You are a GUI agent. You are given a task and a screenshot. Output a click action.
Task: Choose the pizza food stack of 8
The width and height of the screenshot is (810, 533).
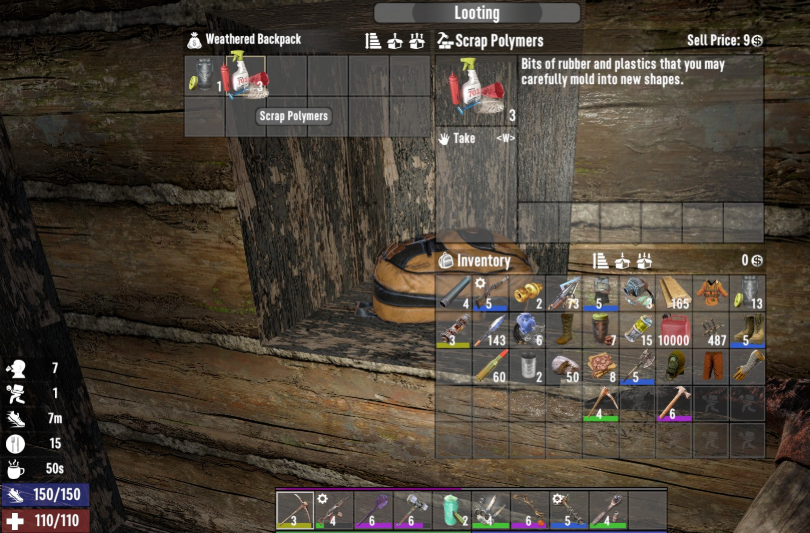(600, 368)
